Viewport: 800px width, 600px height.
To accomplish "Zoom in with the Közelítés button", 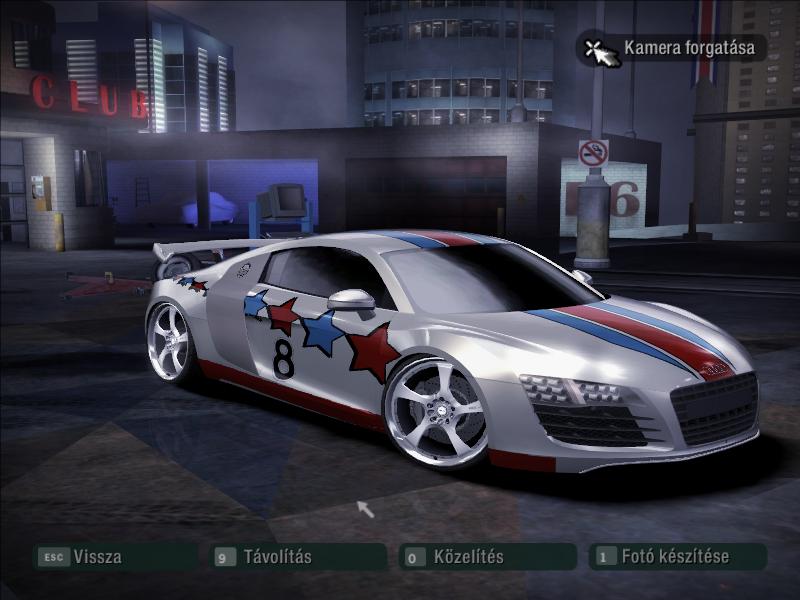I will coord(467,557).
